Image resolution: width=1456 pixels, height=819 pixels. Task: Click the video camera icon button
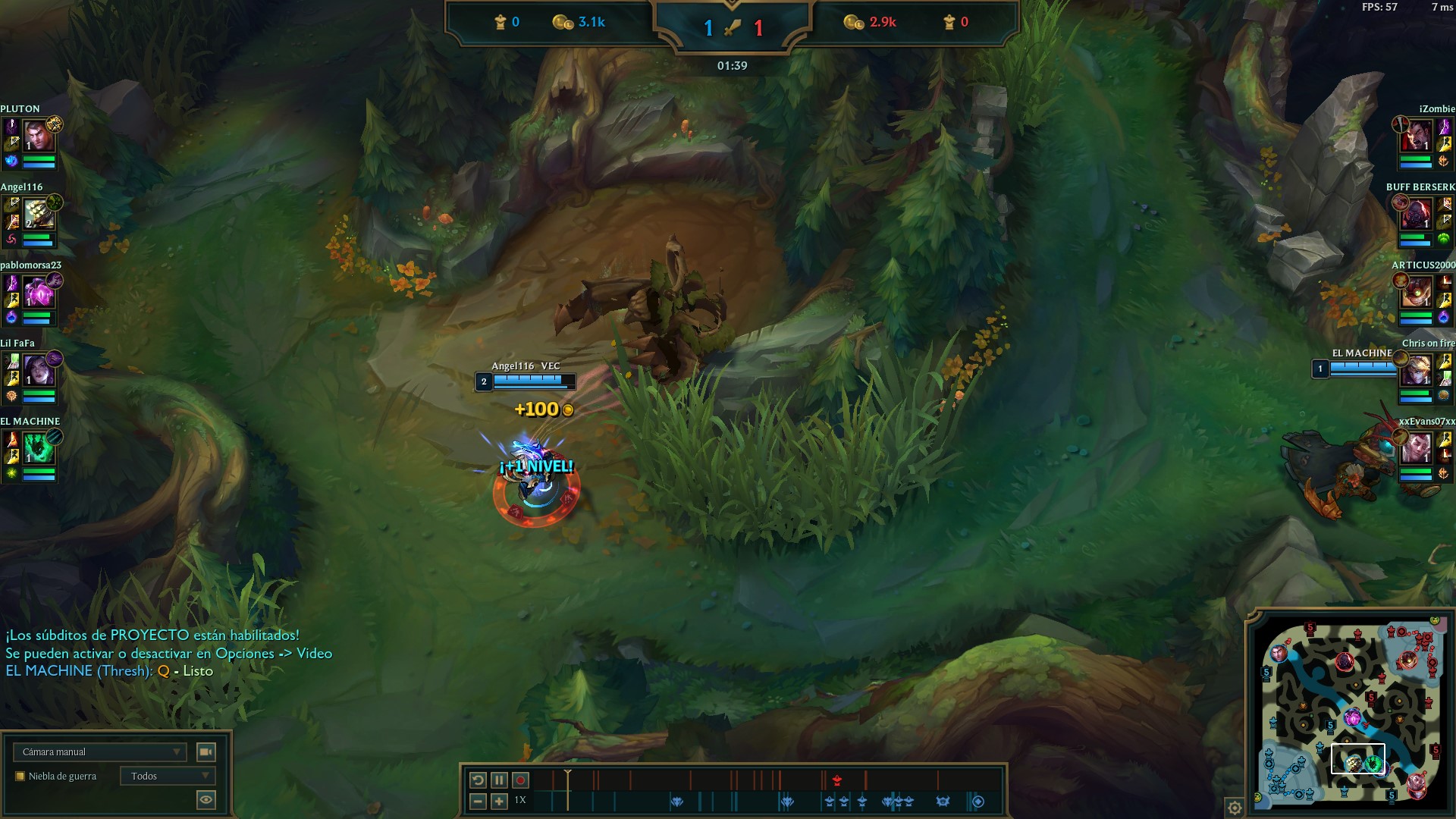(x=206, y=752)
